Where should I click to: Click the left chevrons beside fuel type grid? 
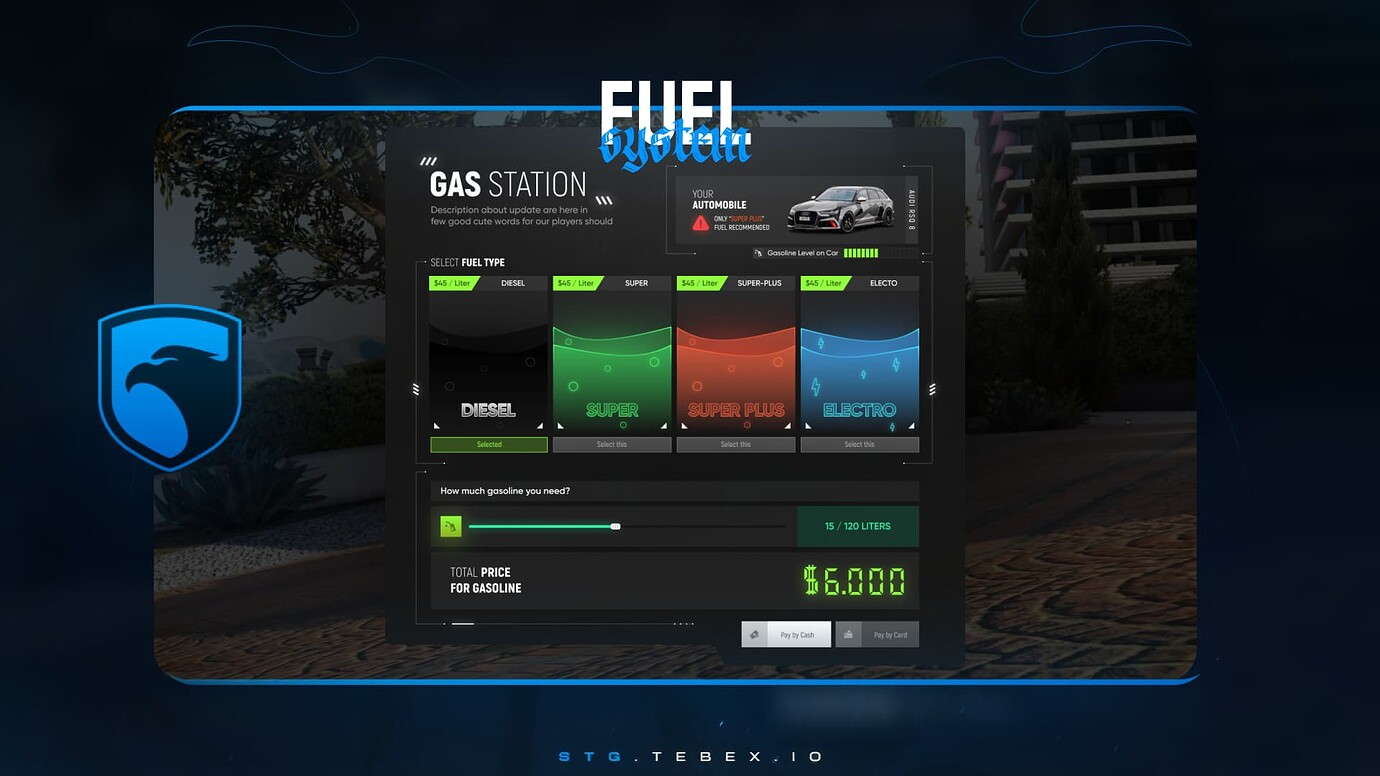414,390
